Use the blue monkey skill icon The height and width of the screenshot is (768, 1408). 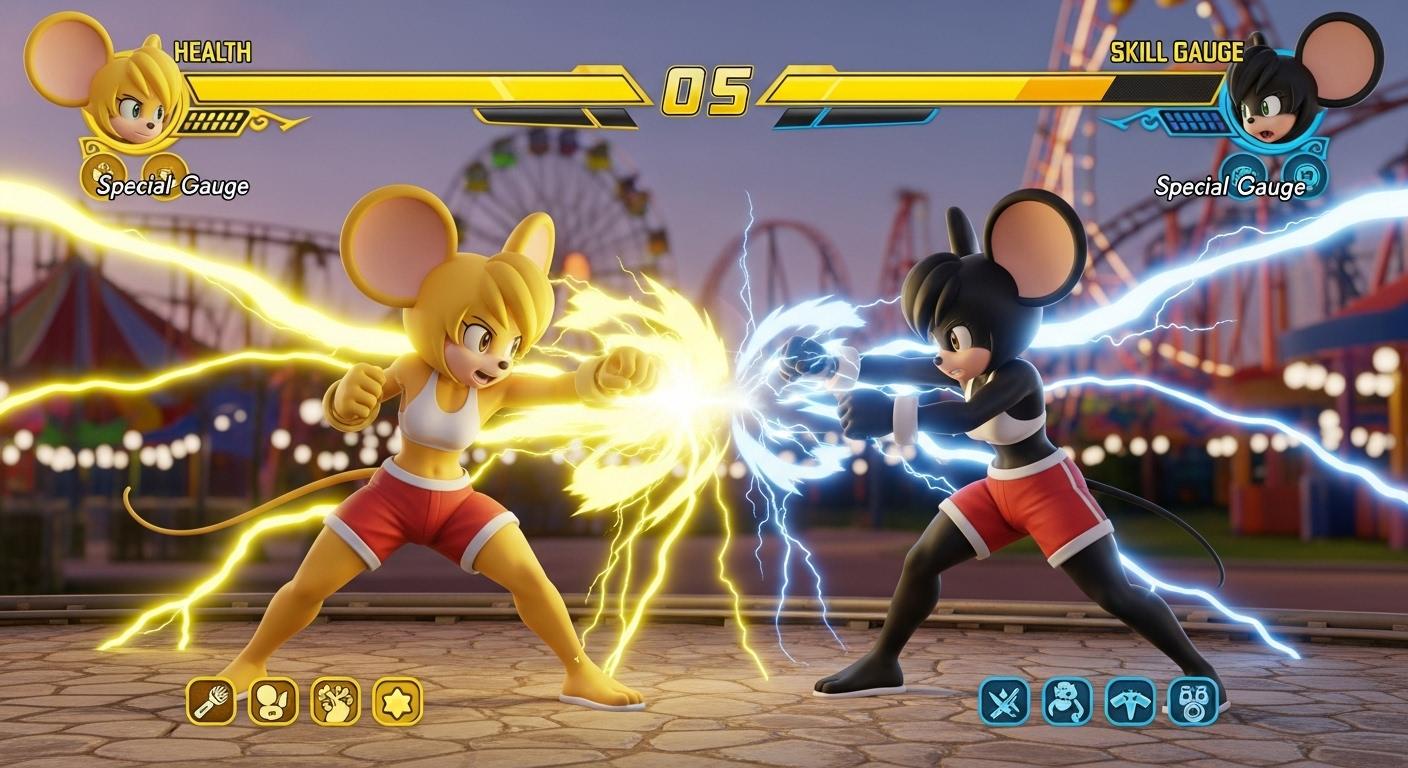pyautogui.click(x=1067, y=701)
